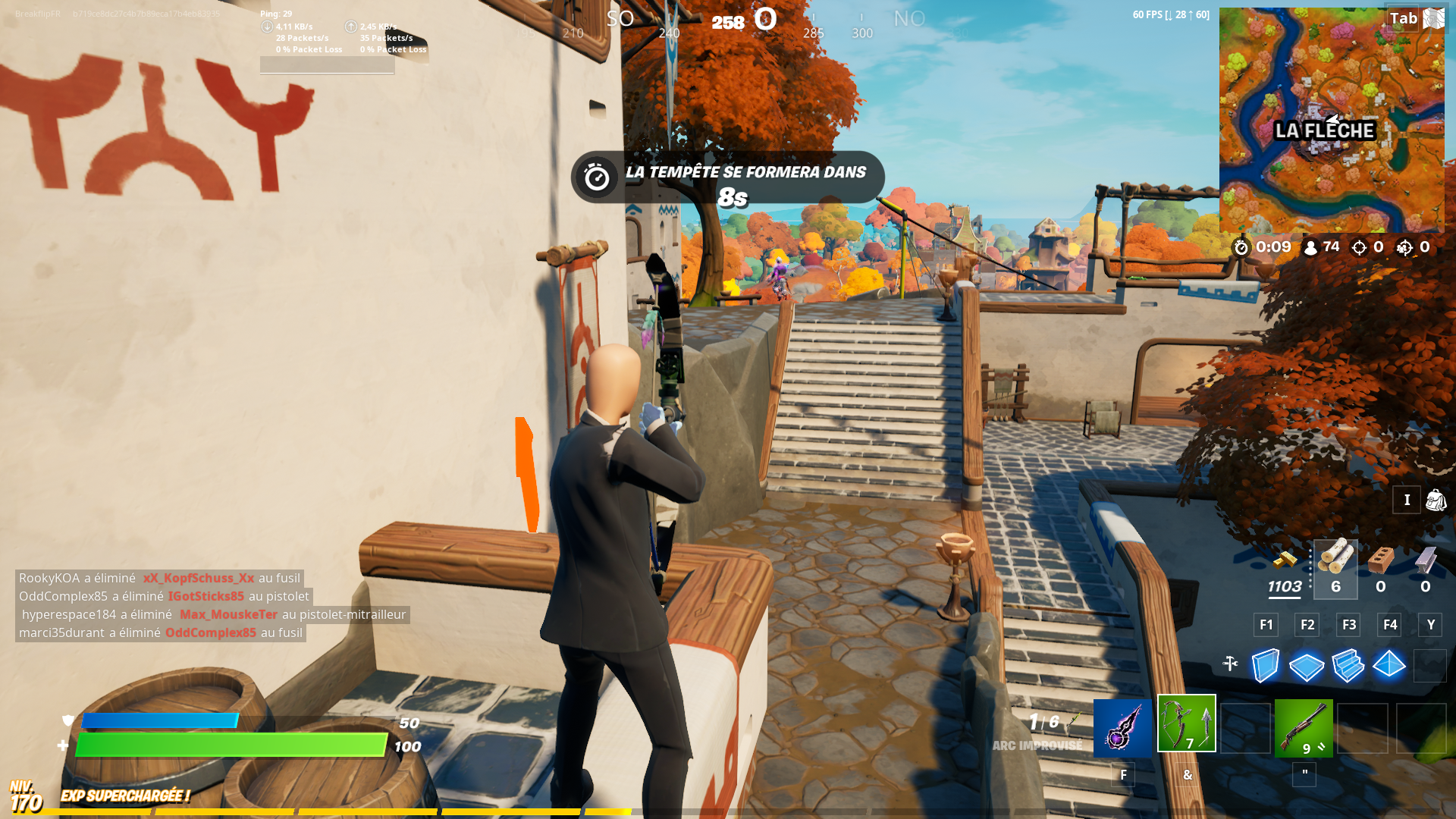Image resolution: width=1456 pixels, height=819 pixels.
Task: Open the Y build slot selector
Action: pos(1430,625)
